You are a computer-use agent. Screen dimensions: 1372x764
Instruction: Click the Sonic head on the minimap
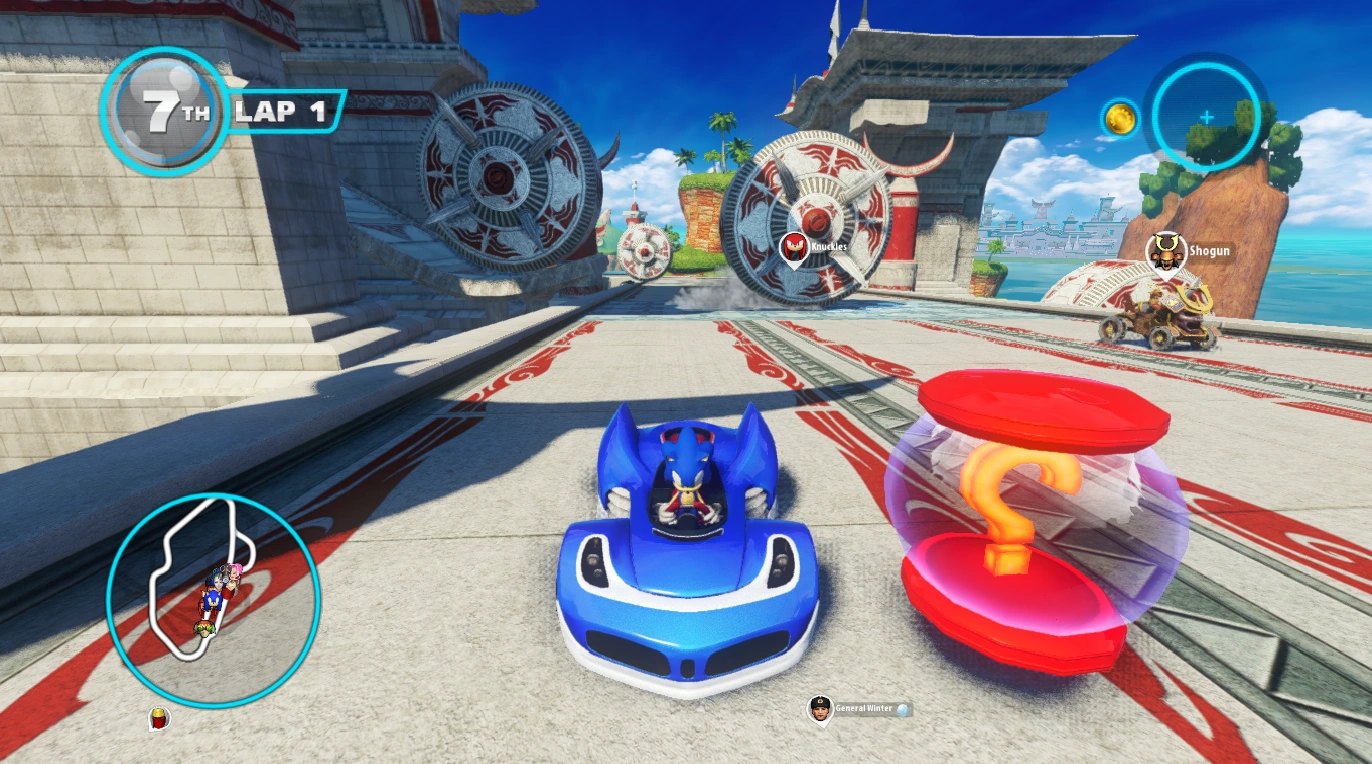[211, 601]
